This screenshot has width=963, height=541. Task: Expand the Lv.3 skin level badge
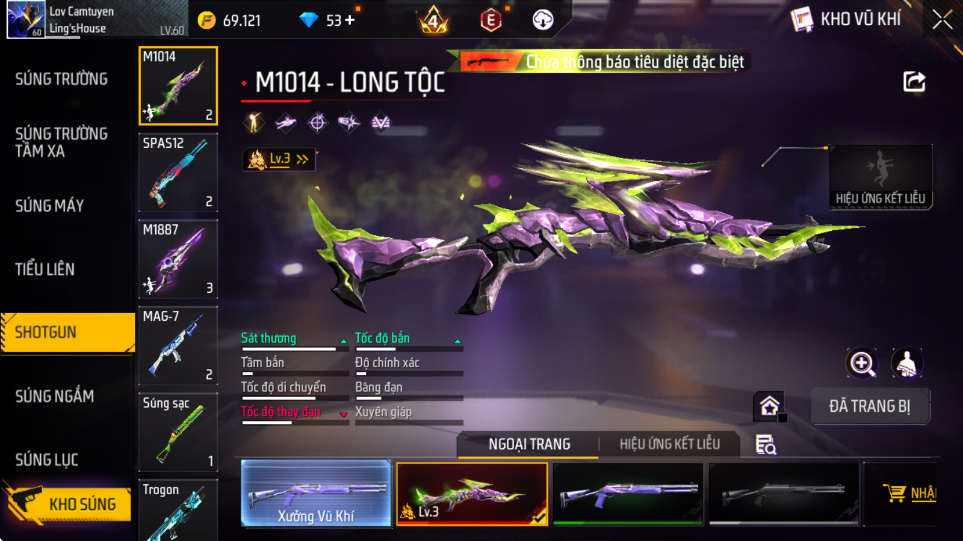tap(279, 159)
